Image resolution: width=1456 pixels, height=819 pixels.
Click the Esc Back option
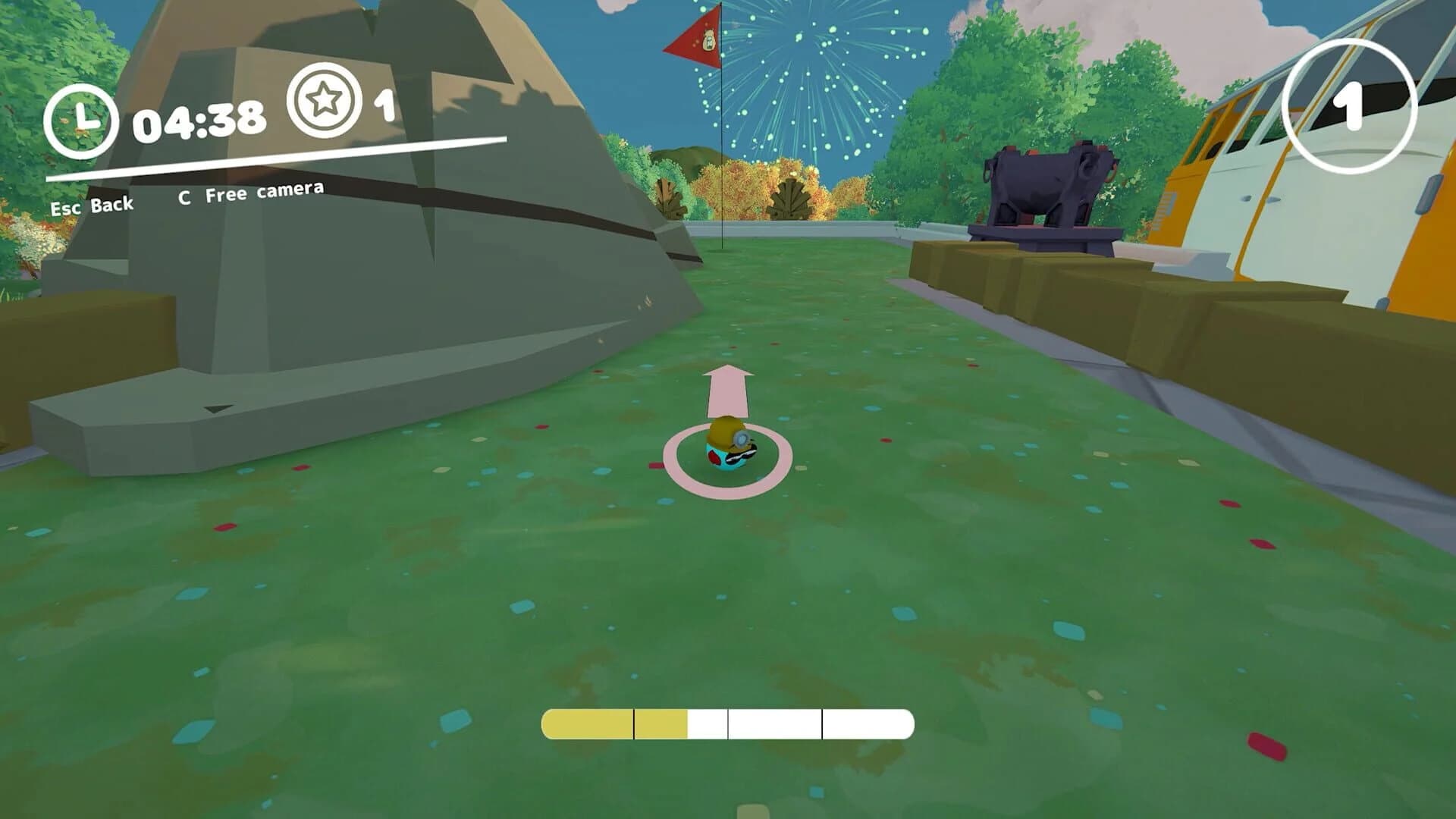[91, 203]
